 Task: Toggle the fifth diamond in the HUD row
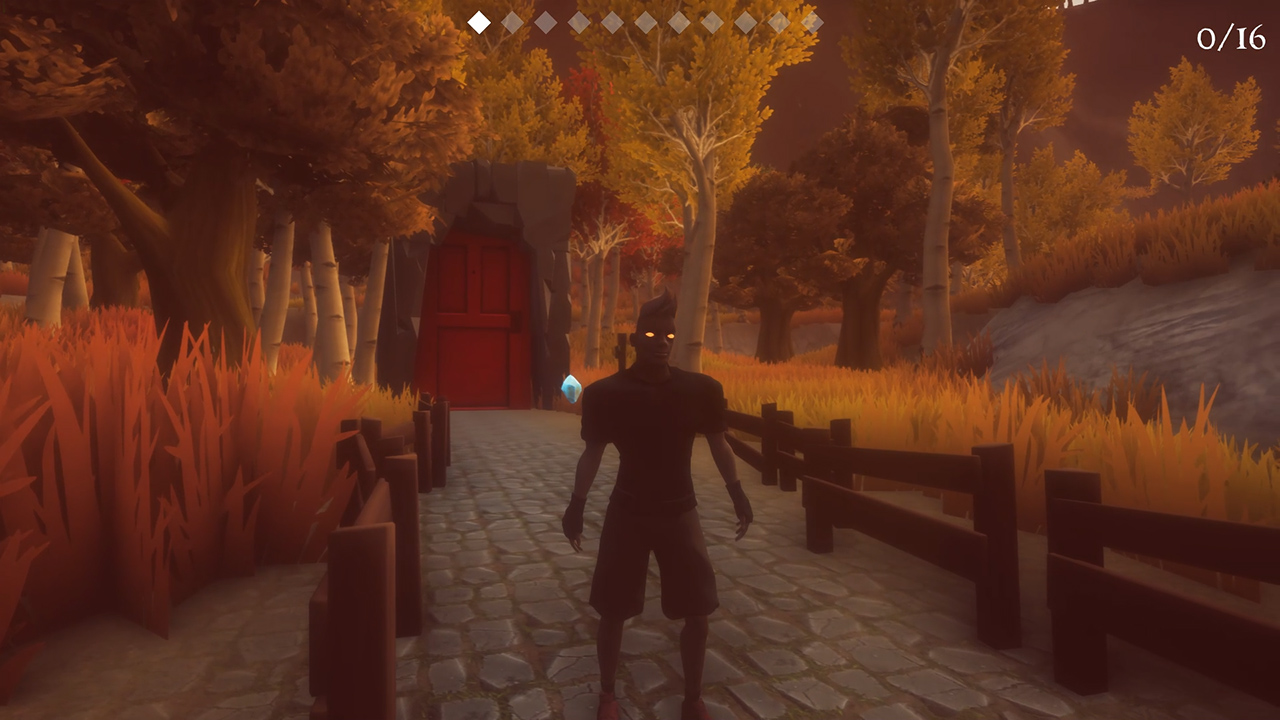click(611, 20)
